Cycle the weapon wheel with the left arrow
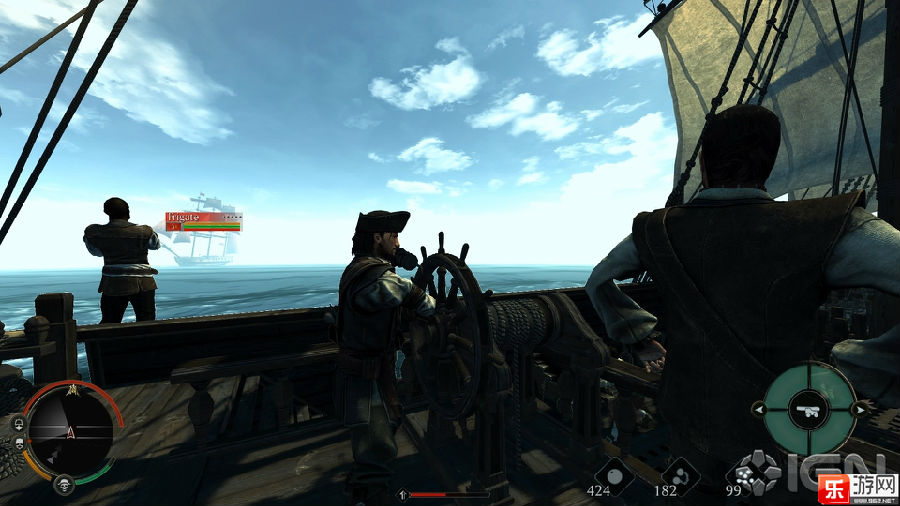The width and height of the screenshot is (900, 506). (758, 409)
